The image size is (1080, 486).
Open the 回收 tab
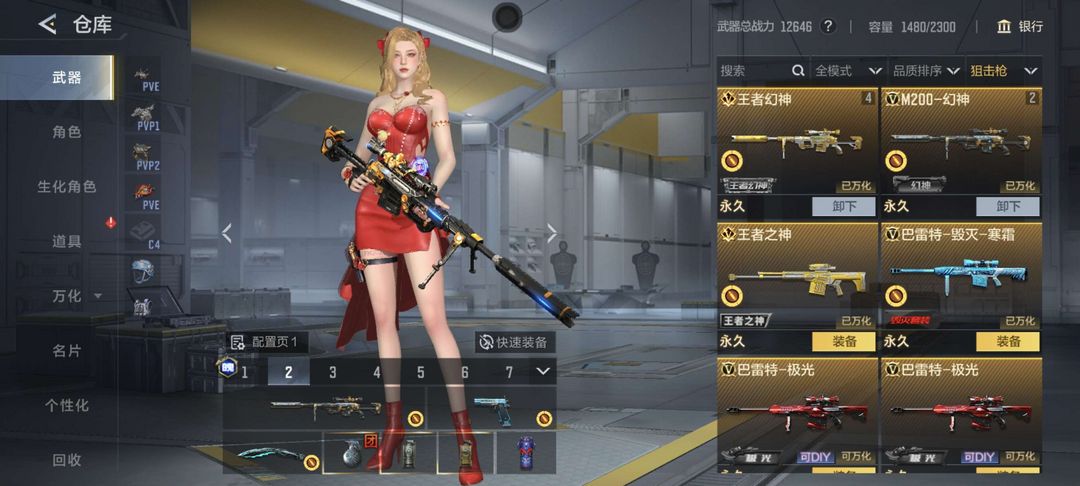pos(66,460)
